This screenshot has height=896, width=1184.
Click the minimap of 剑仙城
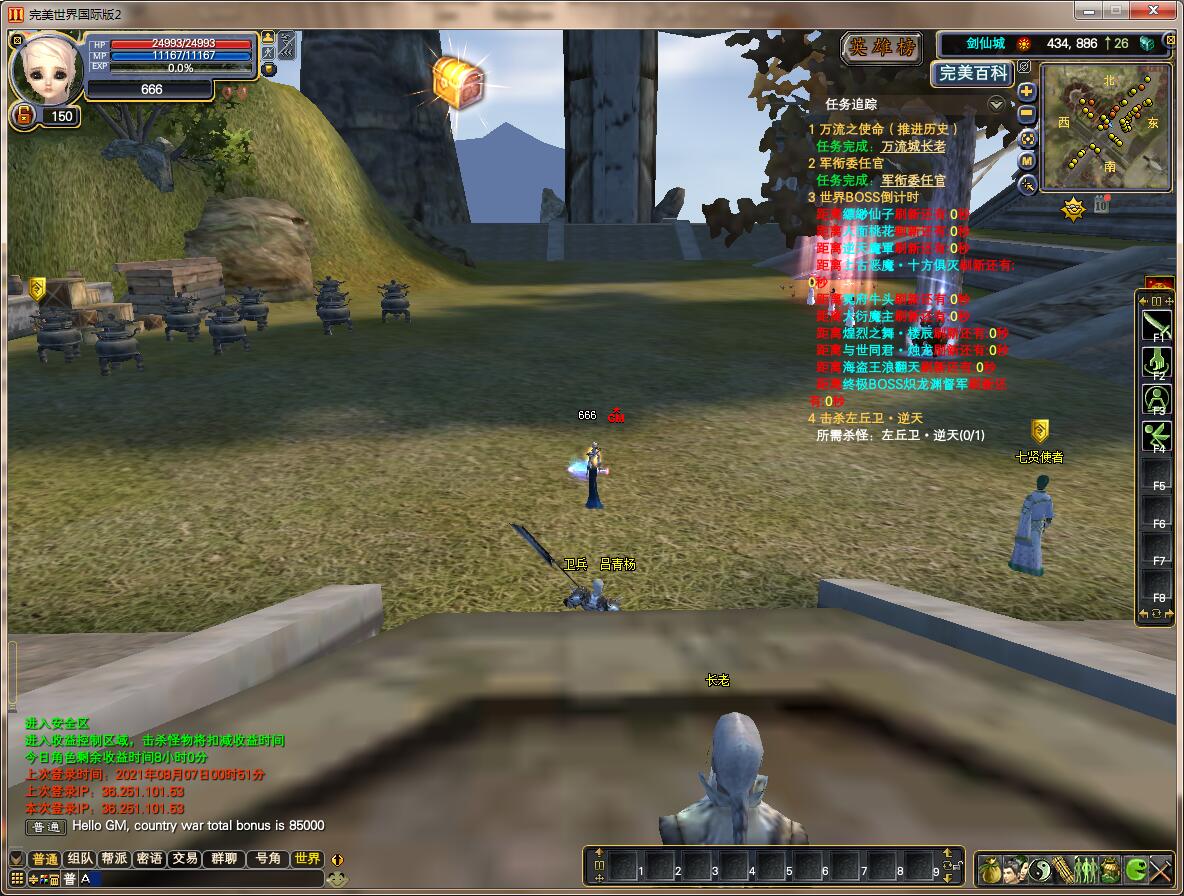pyautogui.click(x=1105, y=127)
